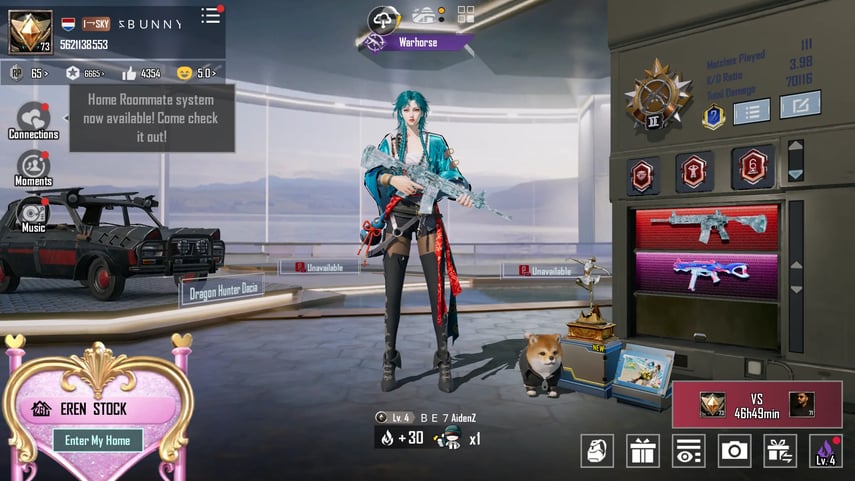View the RP level 65 stat
Viewport: 855px width, 481px height.
28,73
